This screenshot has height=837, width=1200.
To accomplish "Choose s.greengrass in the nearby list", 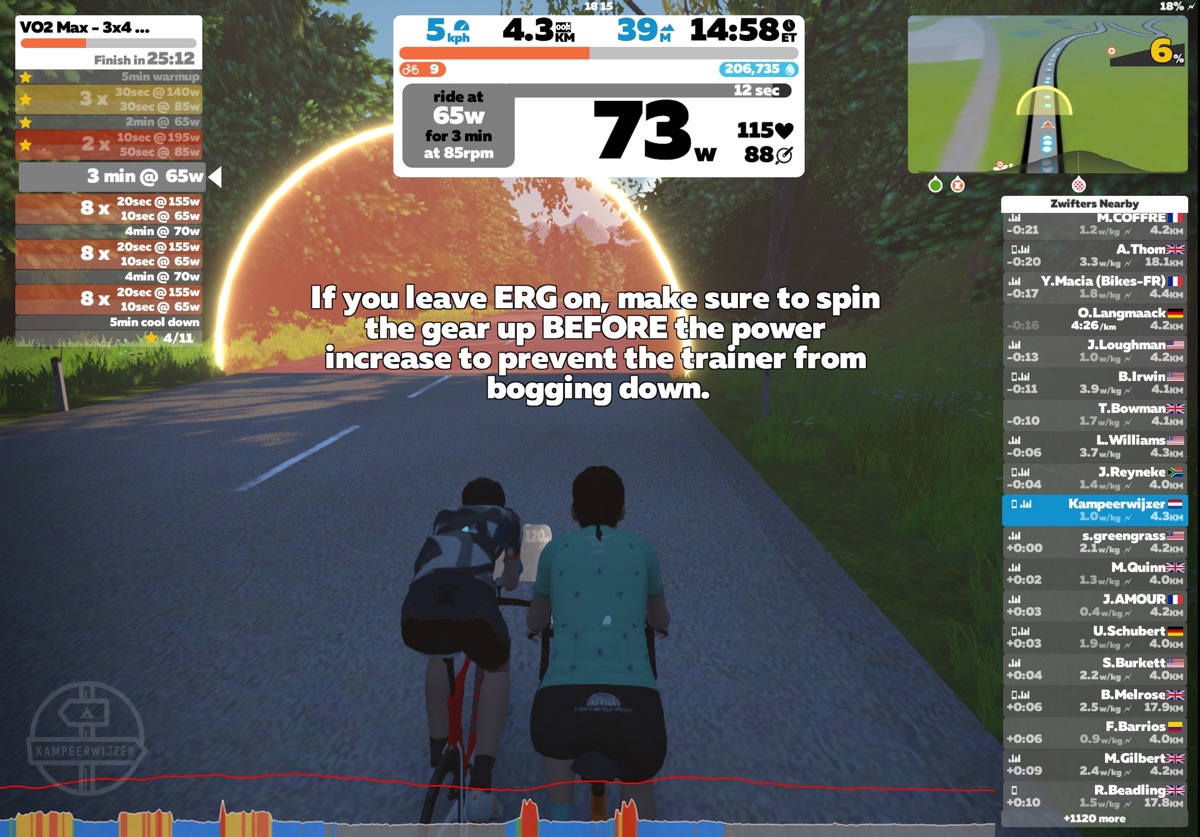I will pyautogui.click(x=1094, y=542).
